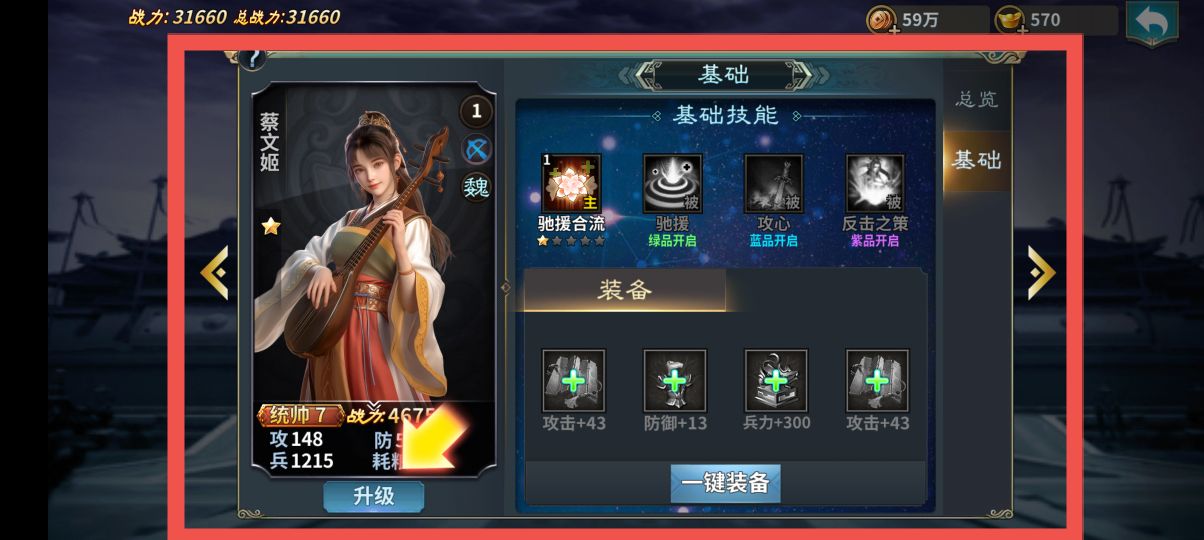This screenshot has height=540, width=1204.
Task: Return using the back arrow button
Action: pyautogui.click(x=1151, y=23)
